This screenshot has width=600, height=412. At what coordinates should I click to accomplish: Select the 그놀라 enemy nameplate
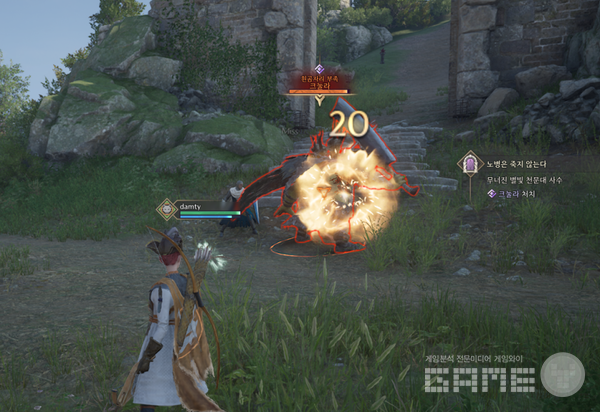(x=318, y=80)
